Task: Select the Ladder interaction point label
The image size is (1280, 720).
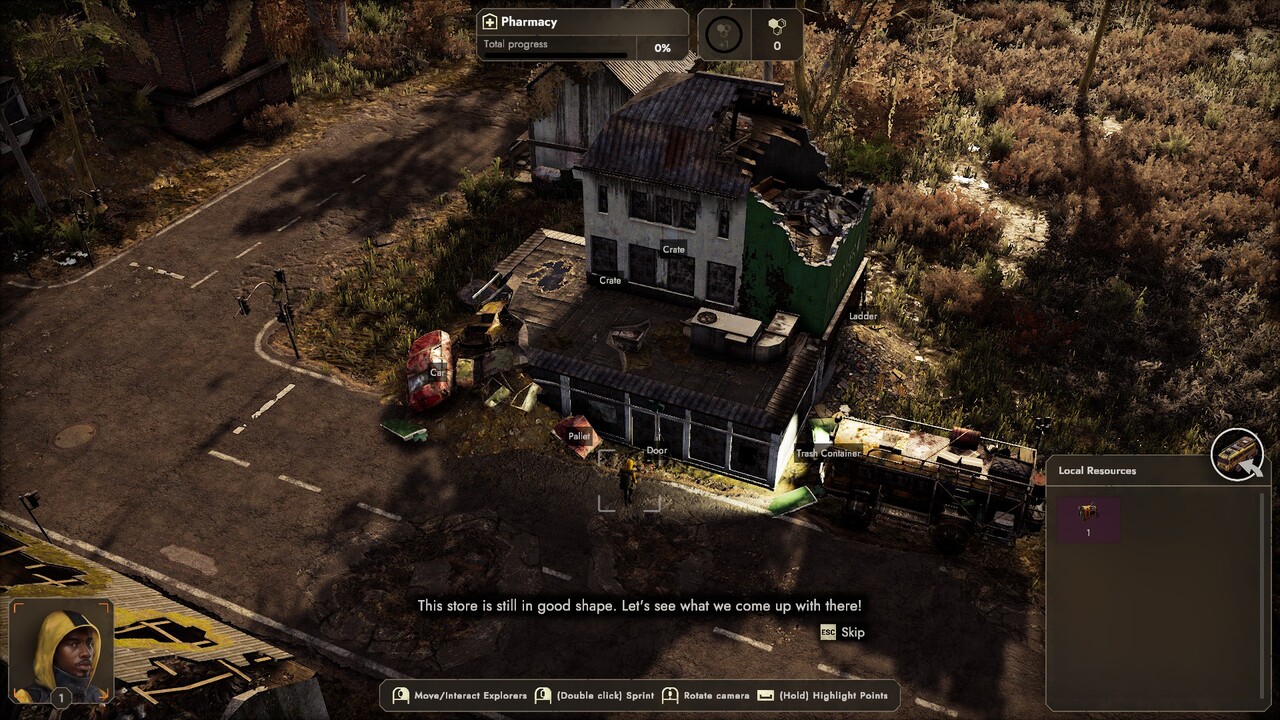Action: click(863, 317)
